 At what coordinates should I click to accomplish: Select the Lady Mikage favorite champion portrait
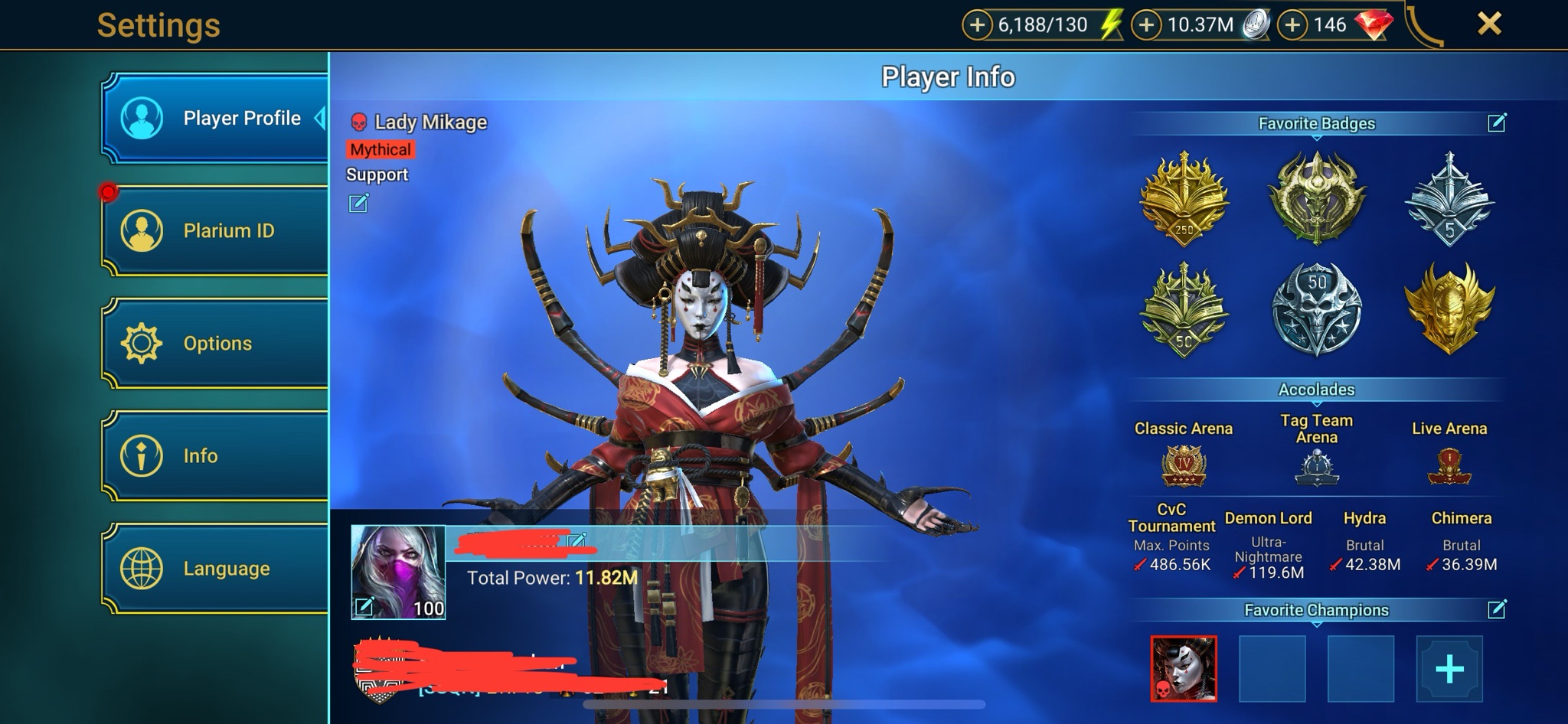pos(1184,669)
